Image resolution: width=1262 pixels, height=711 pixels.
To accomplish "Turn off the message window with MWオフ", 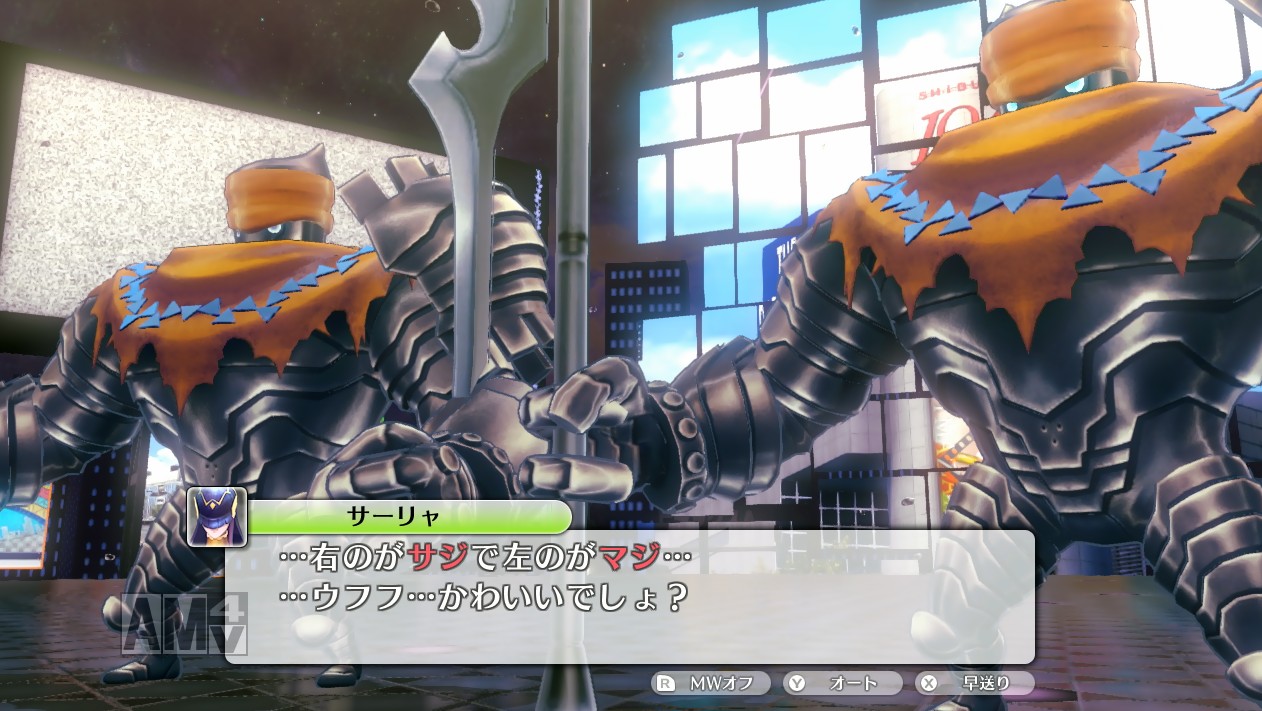I will [710, 684].
